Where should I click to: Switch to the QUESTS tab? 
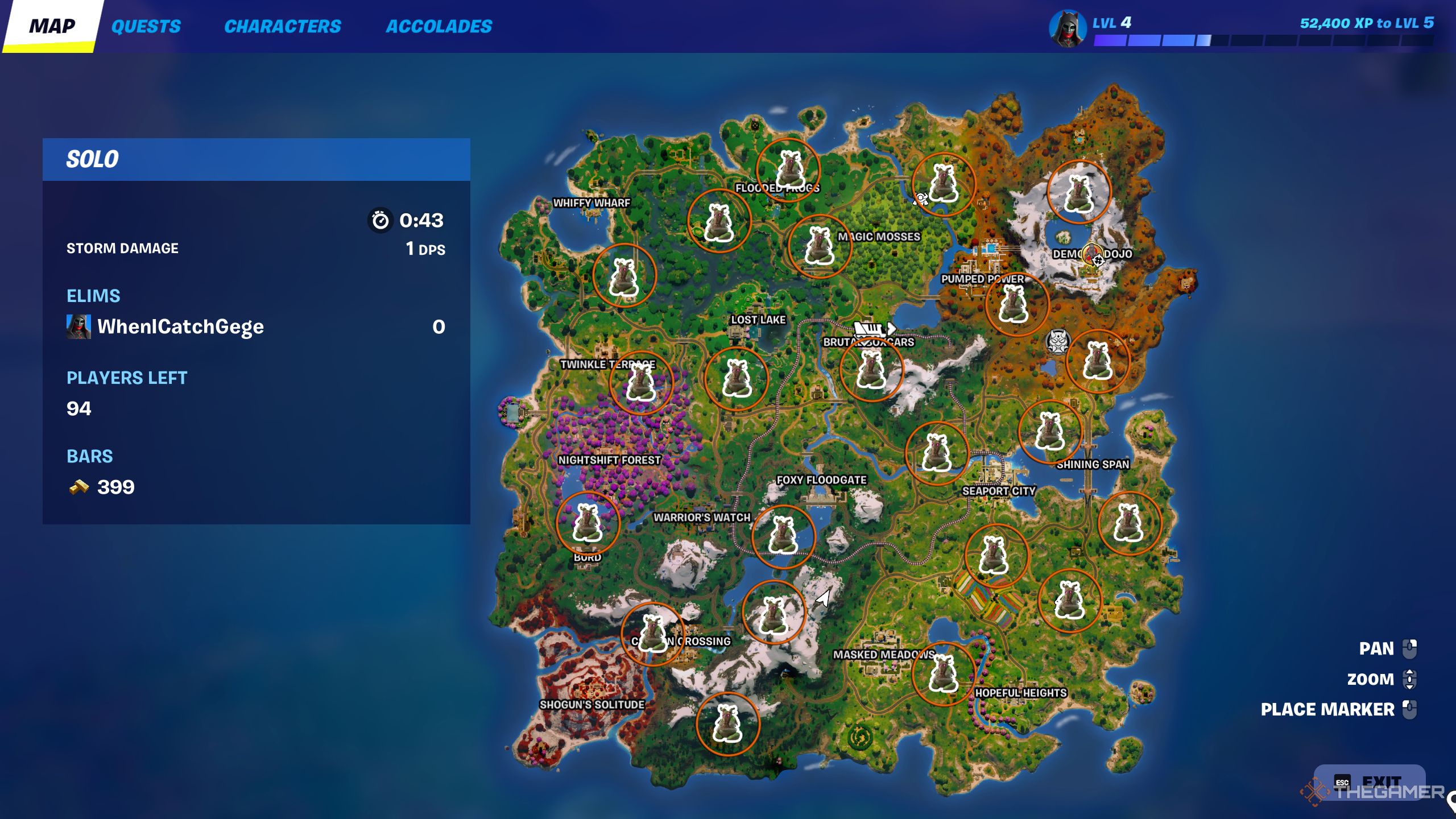pyautogui.click(x=147, y=26)
